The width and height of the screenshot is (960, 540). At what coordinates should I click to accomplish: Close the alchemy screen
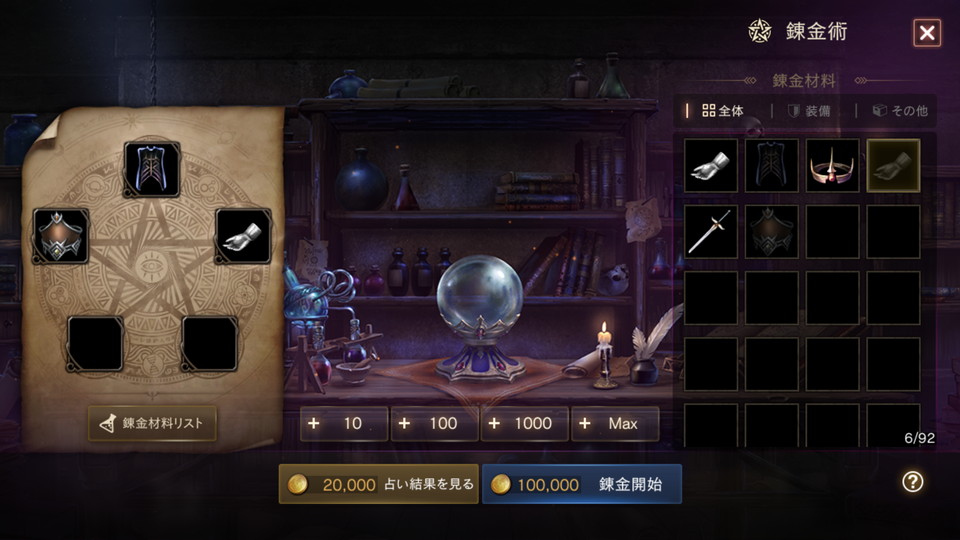[927, 33]
